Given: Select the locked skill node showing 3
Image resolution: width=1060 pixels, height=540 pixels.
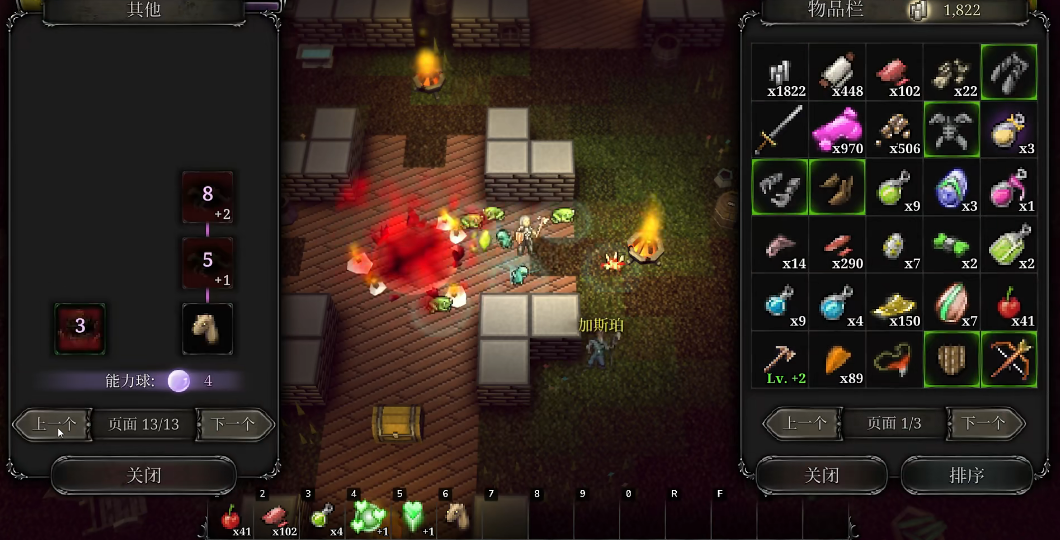Looking at the screenshot, I should click(80, 329).
